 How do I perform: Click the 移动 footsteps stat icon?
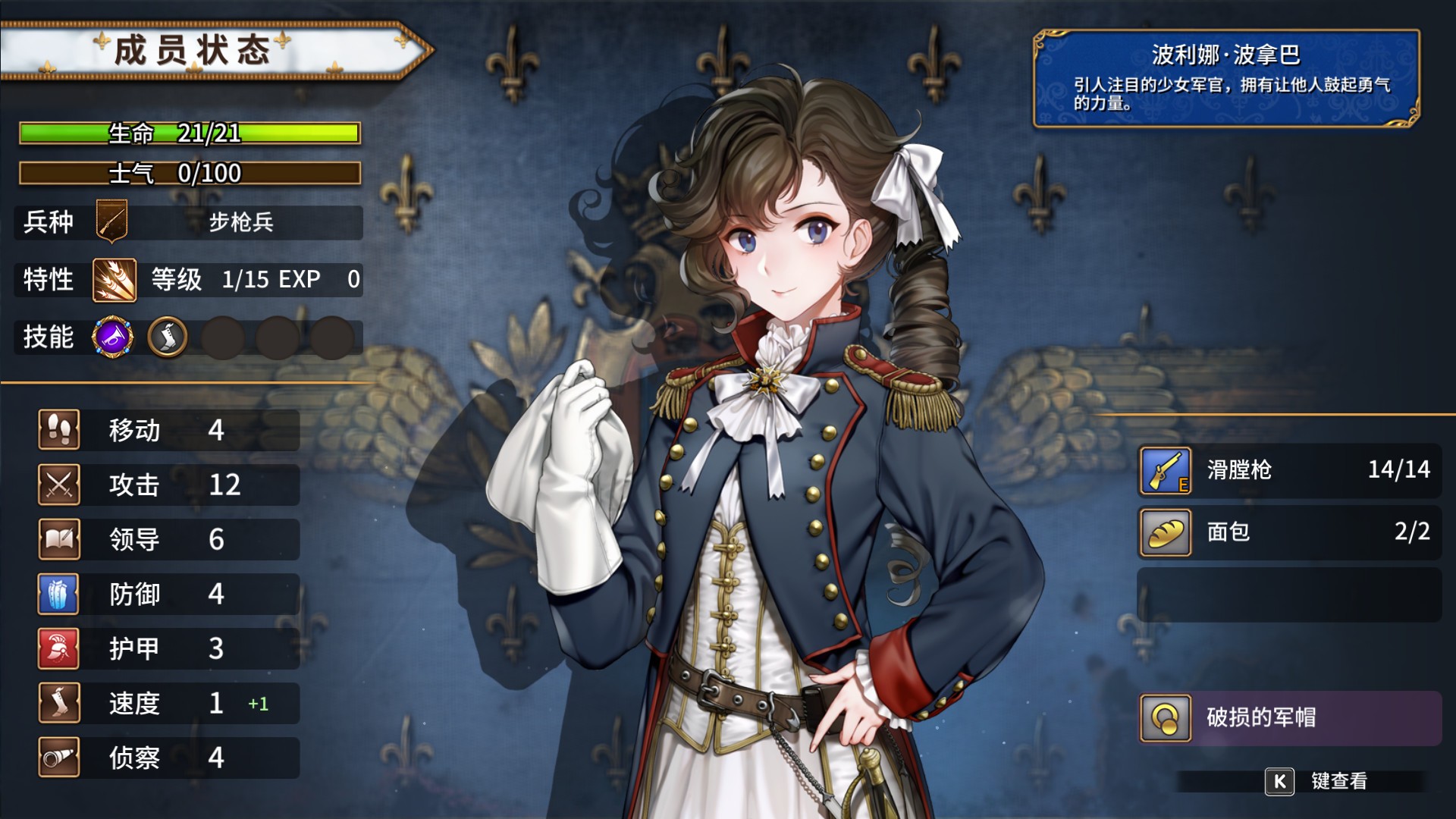point(60,430)
